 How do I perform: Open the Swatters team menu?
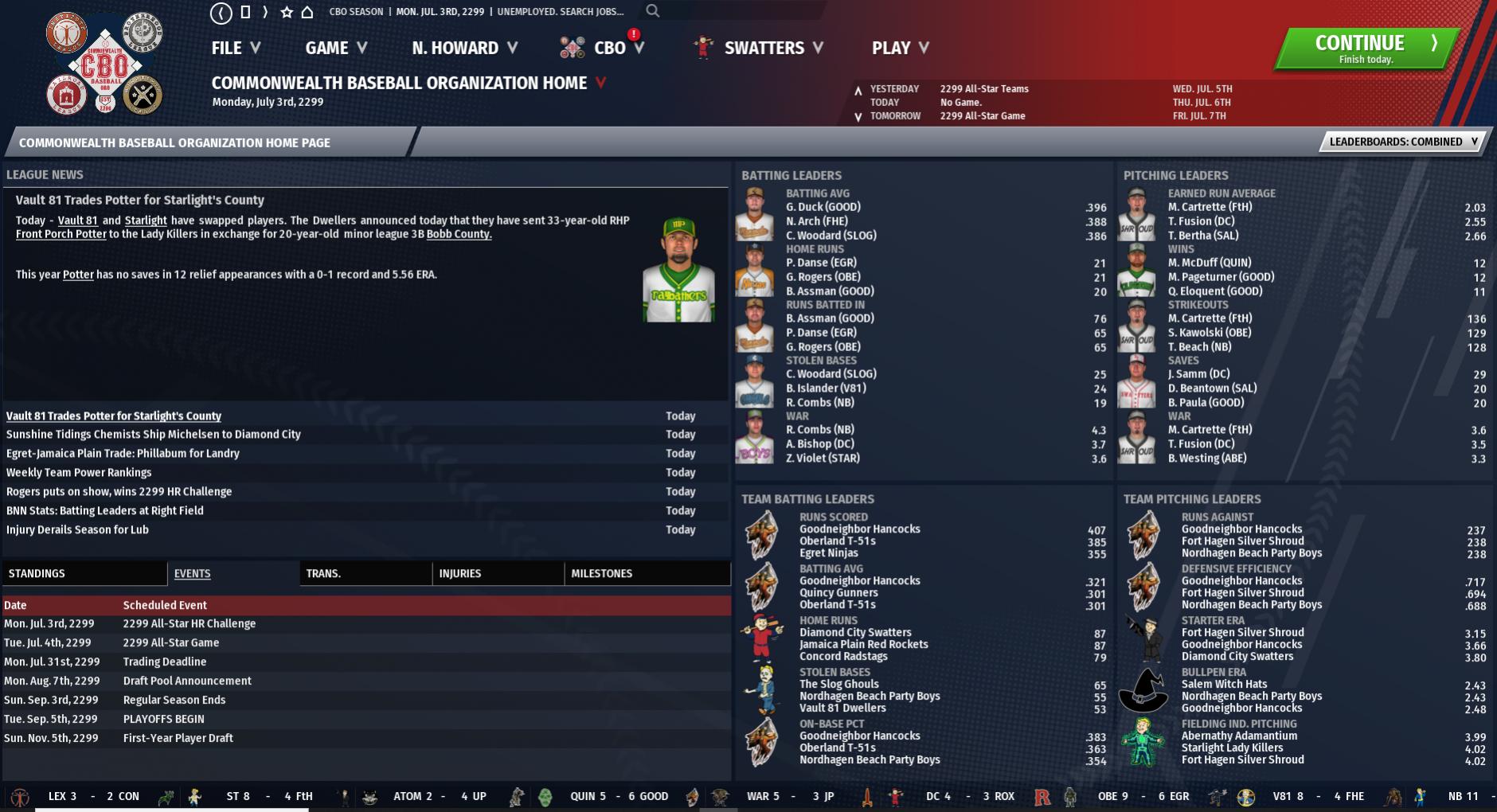tap(772, 48)
